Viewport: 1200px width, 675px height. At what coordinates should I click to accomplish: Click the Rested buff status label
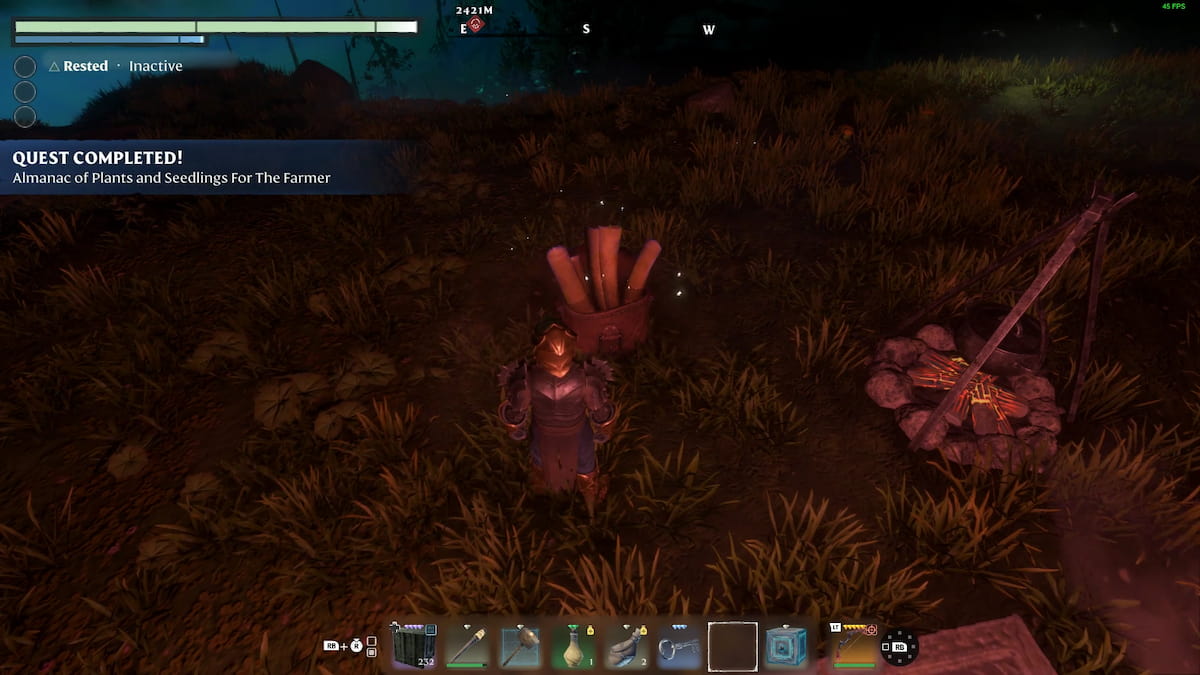click(85, 66)
